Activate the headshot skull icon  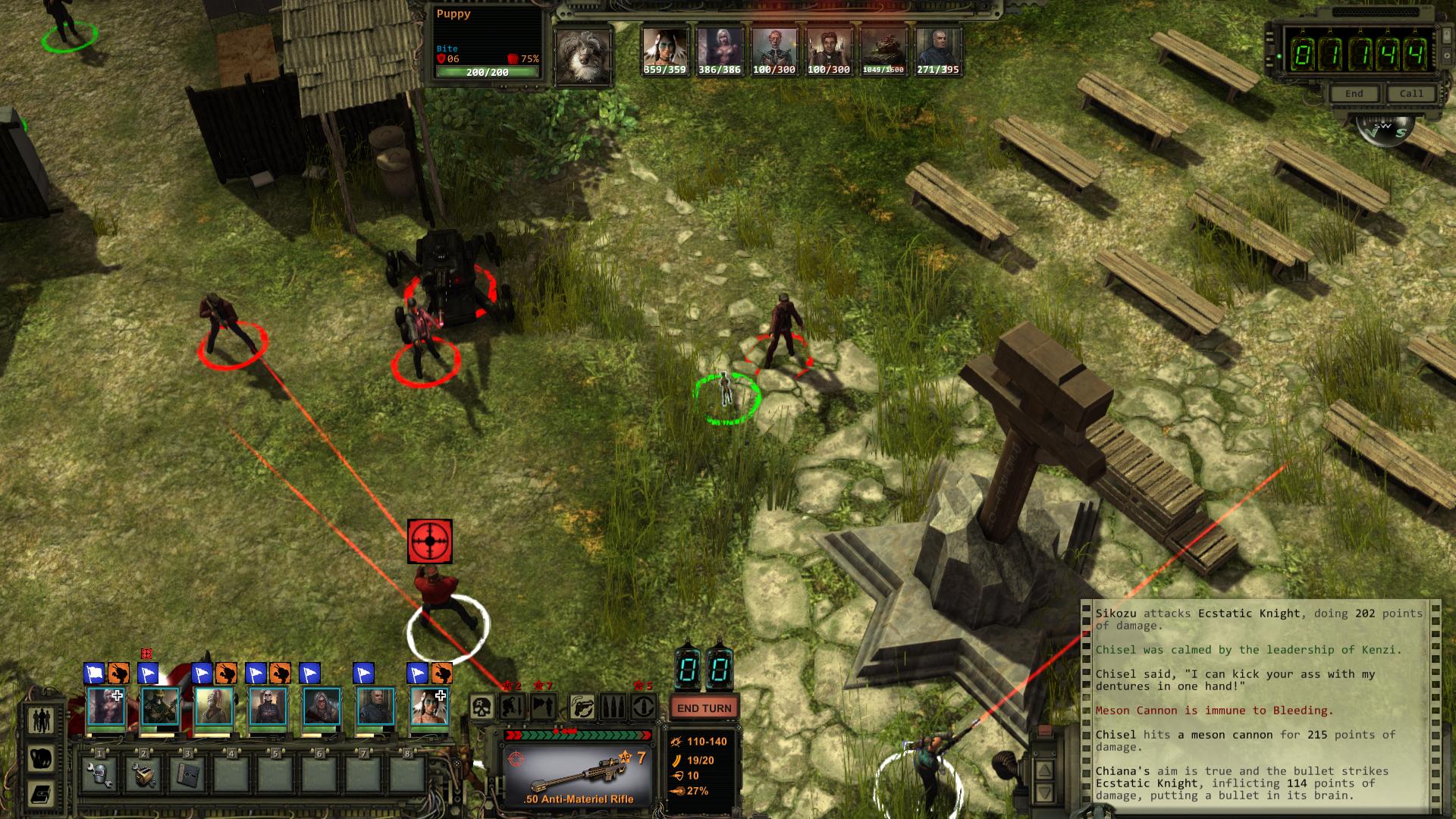pyautogui.click(x=482, y=708)
